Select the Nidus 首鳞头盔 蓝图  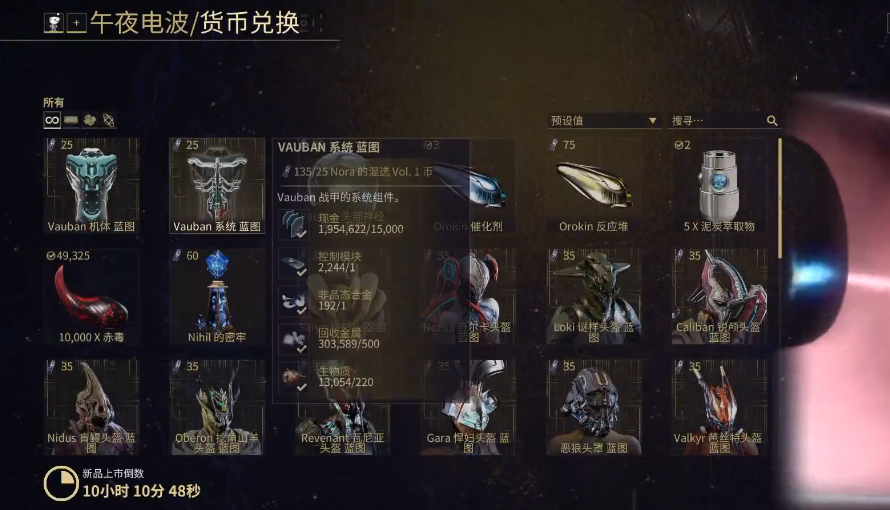point(91,406)
